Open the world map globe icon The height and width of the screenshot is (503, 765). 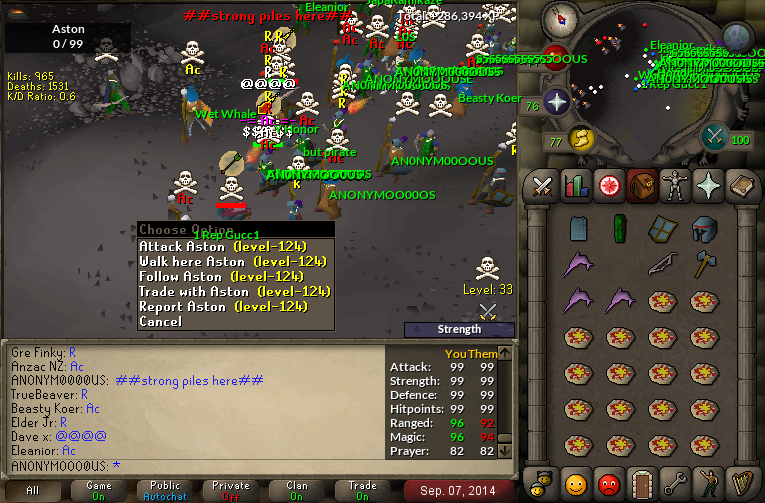(737, 38)
